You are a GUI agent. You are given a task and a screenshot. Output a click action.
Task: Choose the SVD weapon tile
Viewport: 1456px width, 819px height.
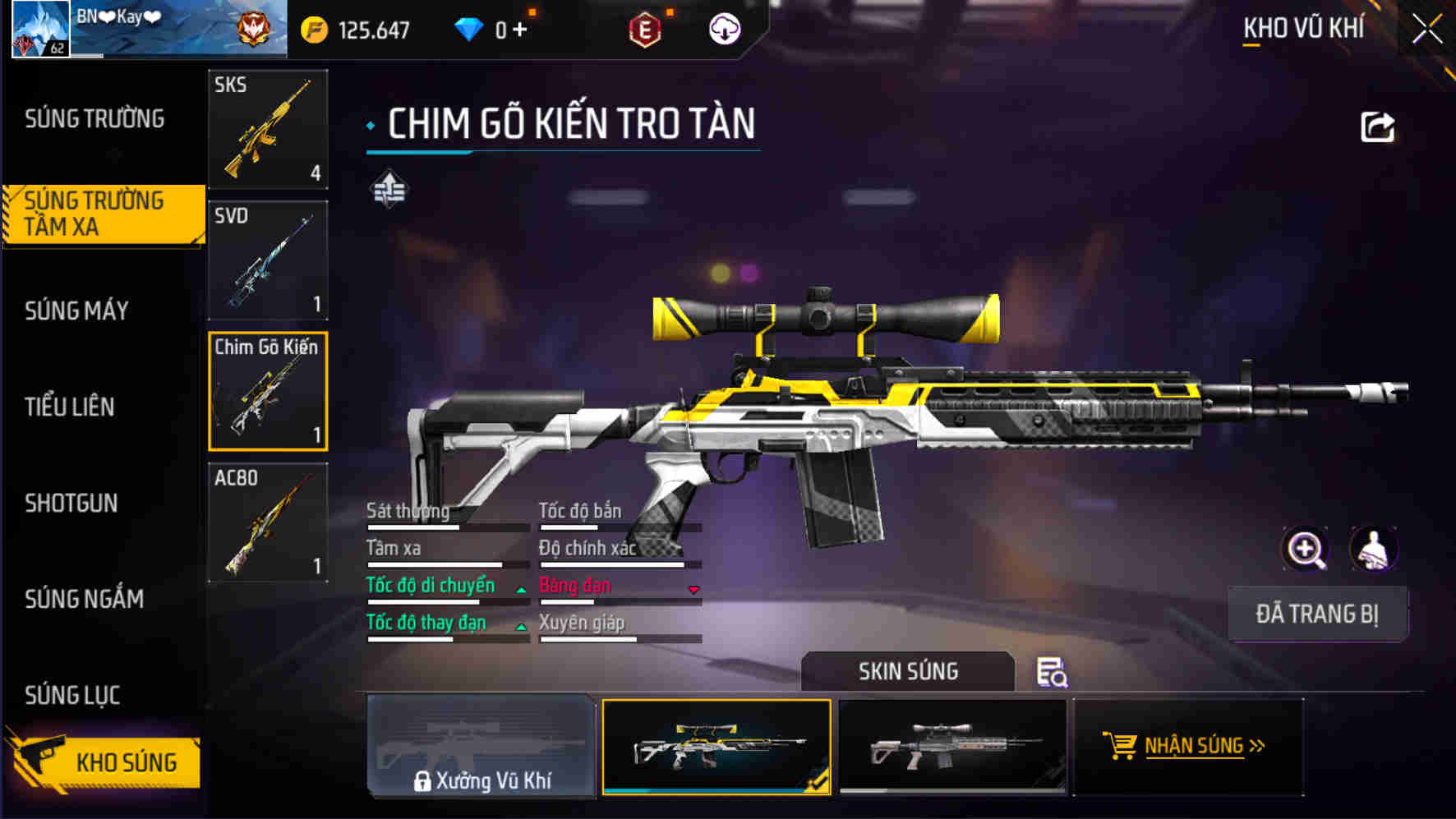(268, 260)
